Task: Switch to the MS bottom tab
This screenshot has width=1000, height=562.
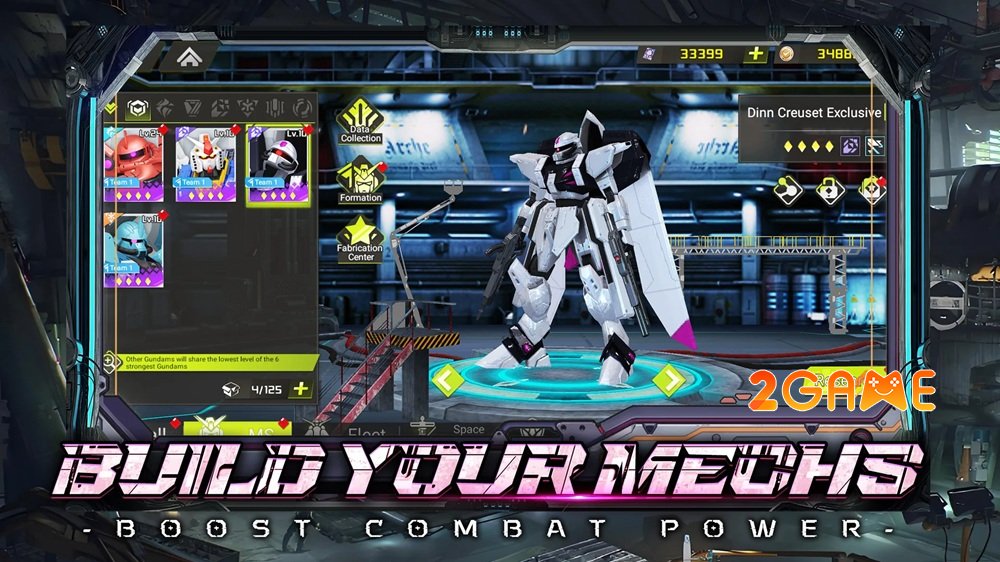Action: point(253,429)
